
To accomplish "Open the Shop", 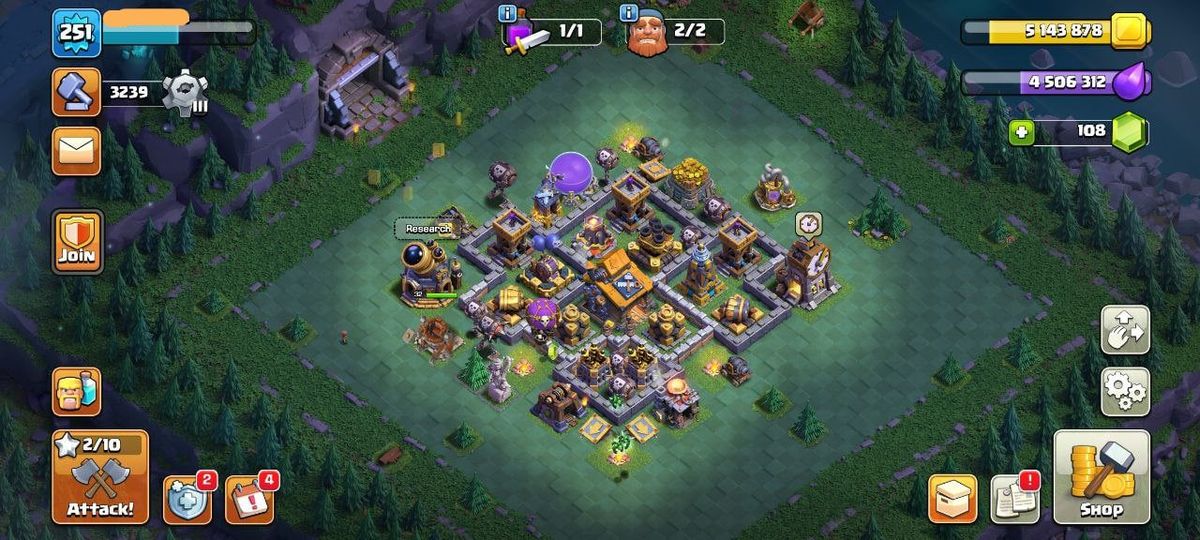I will point(1101,478).
